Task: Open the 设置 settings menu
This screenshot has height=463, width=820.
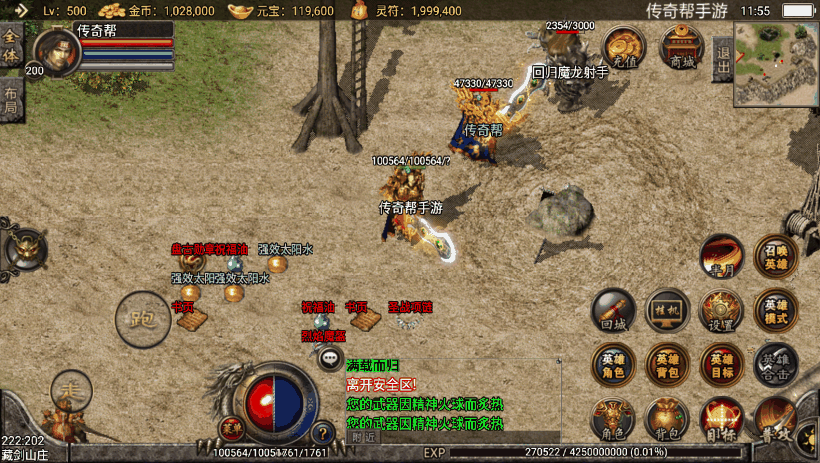Action: point(721,310)
